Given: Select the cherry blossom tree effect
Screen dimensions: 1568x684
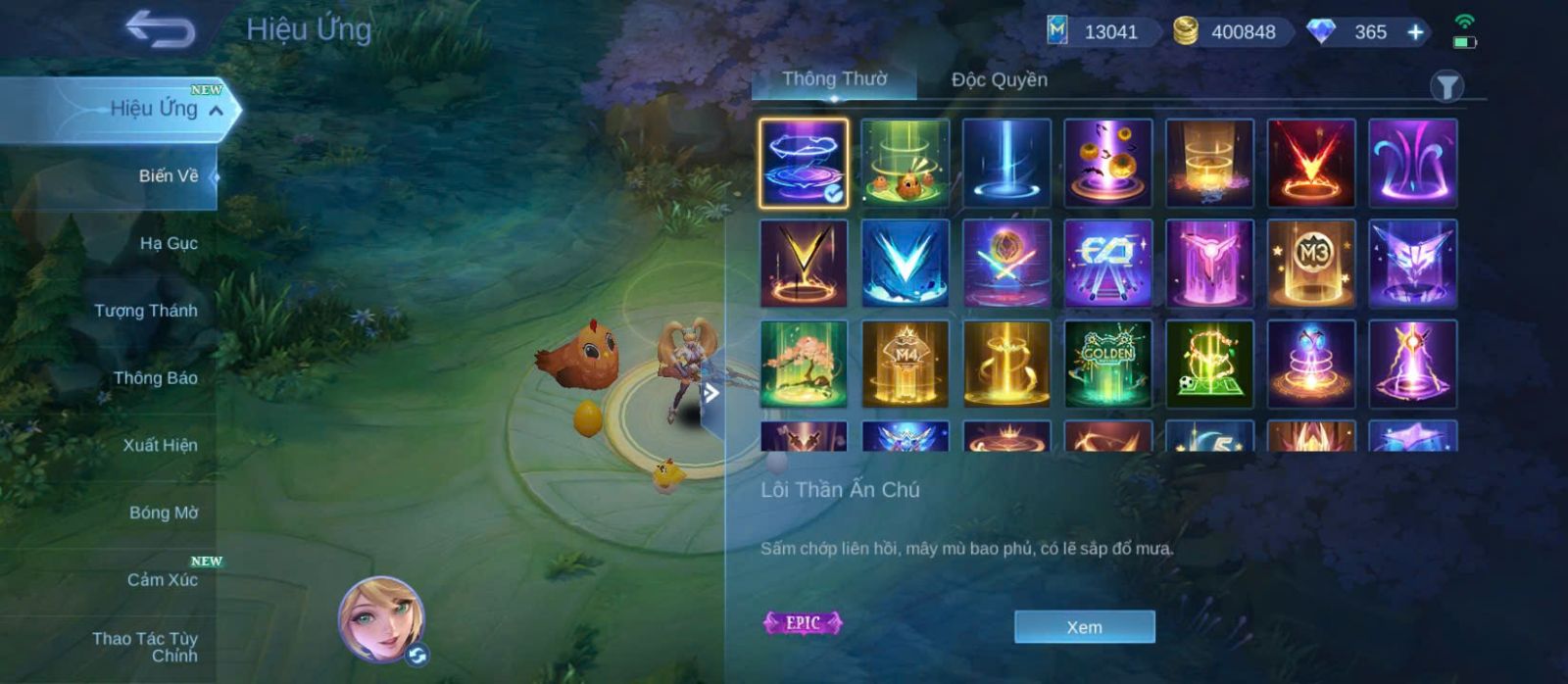Looking at the screenshot, I should [x=804, y=364].
